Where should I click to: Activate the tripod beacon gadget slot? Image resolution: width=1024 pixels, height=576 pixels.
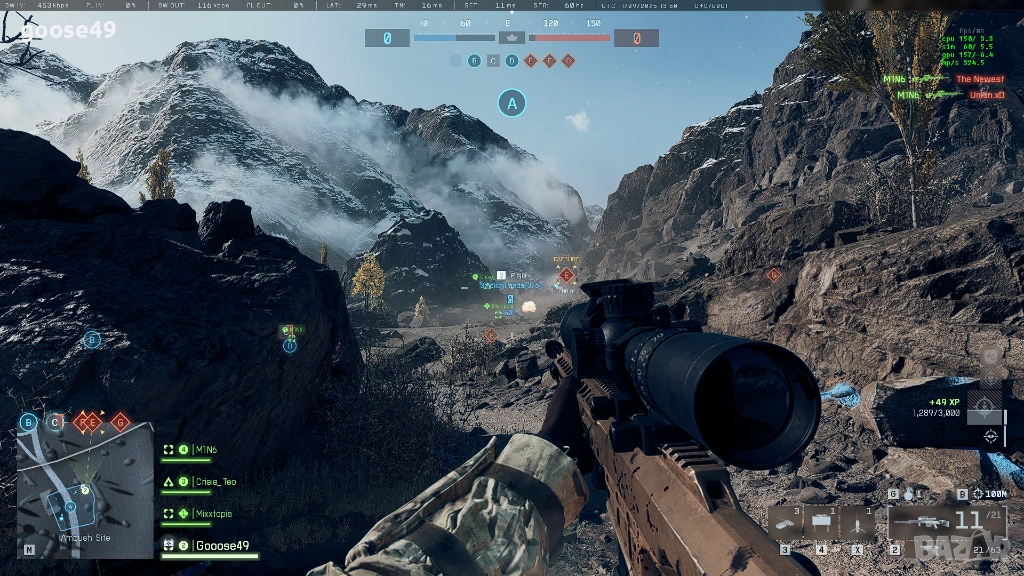858,522
